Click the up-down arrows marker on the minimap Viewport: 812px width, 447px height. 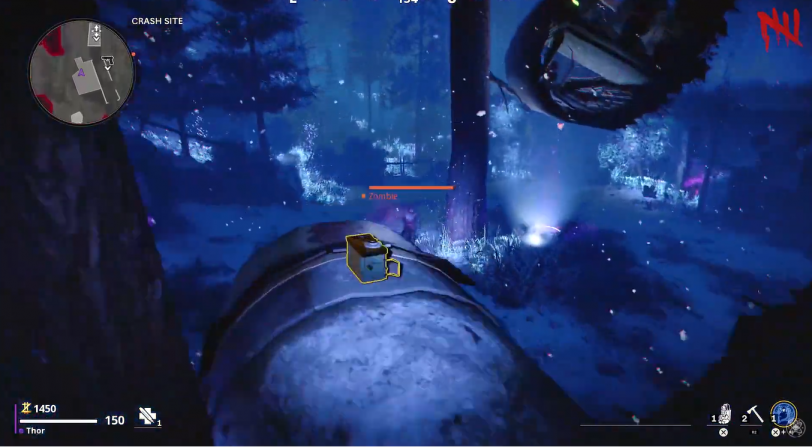95,35
